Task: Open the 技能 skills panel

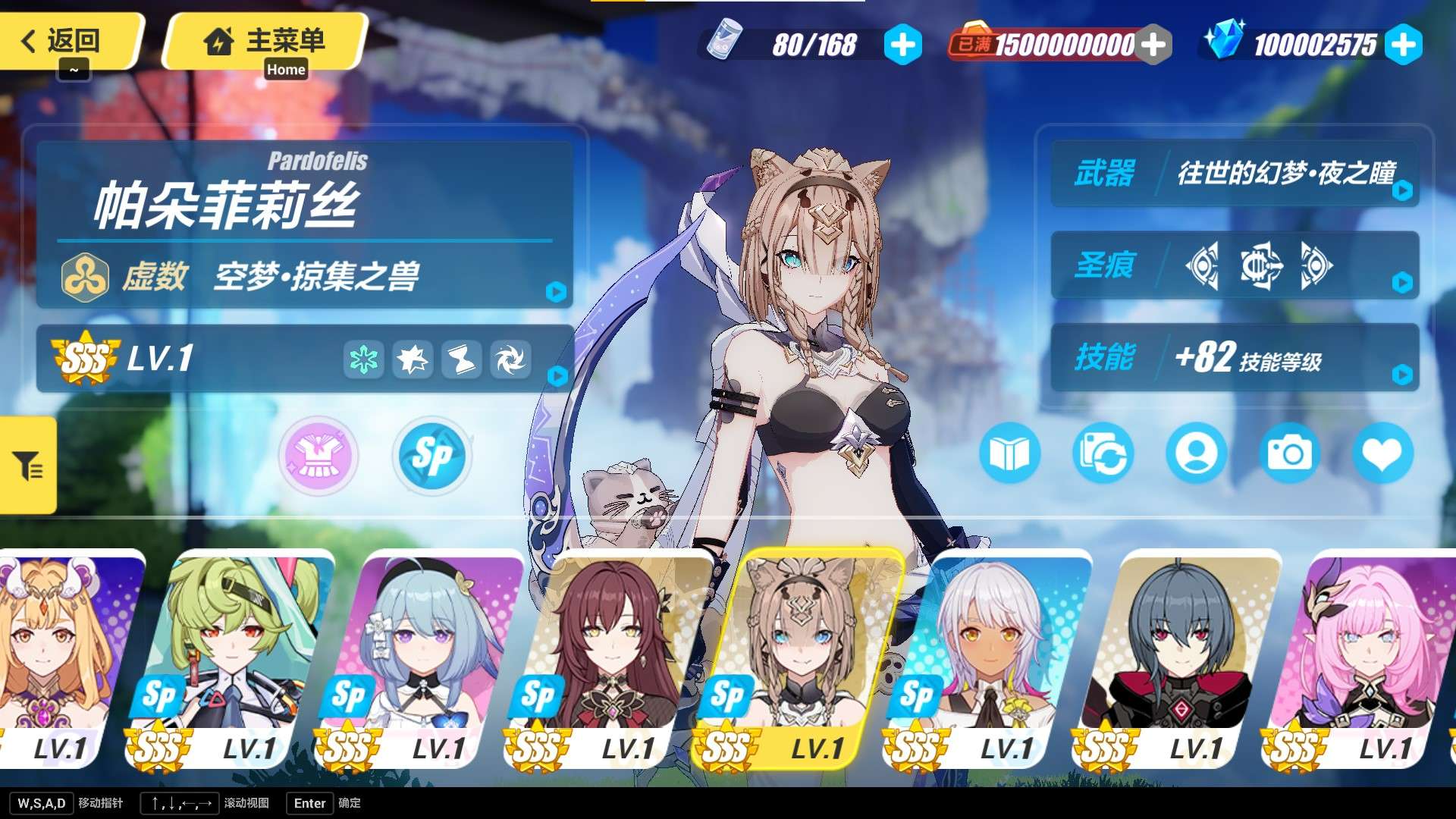Action: pos(1235,357)
